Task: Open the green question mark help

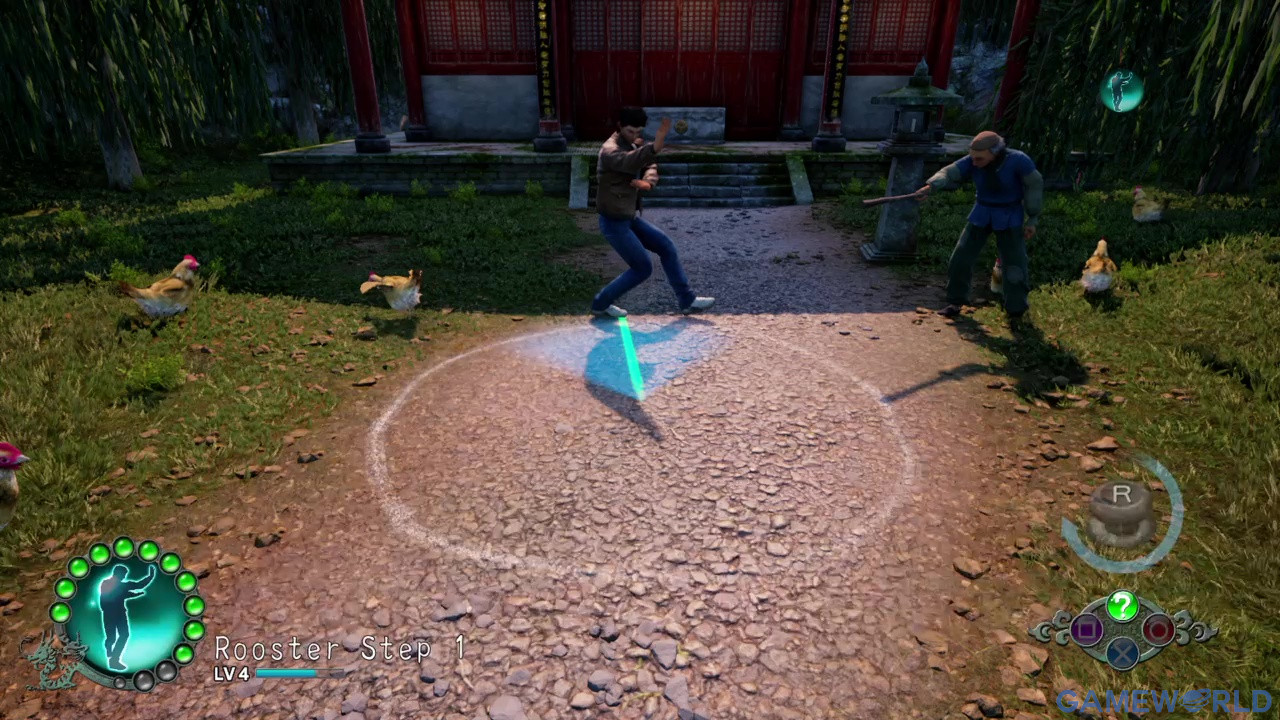Action: coord(1122,605)
